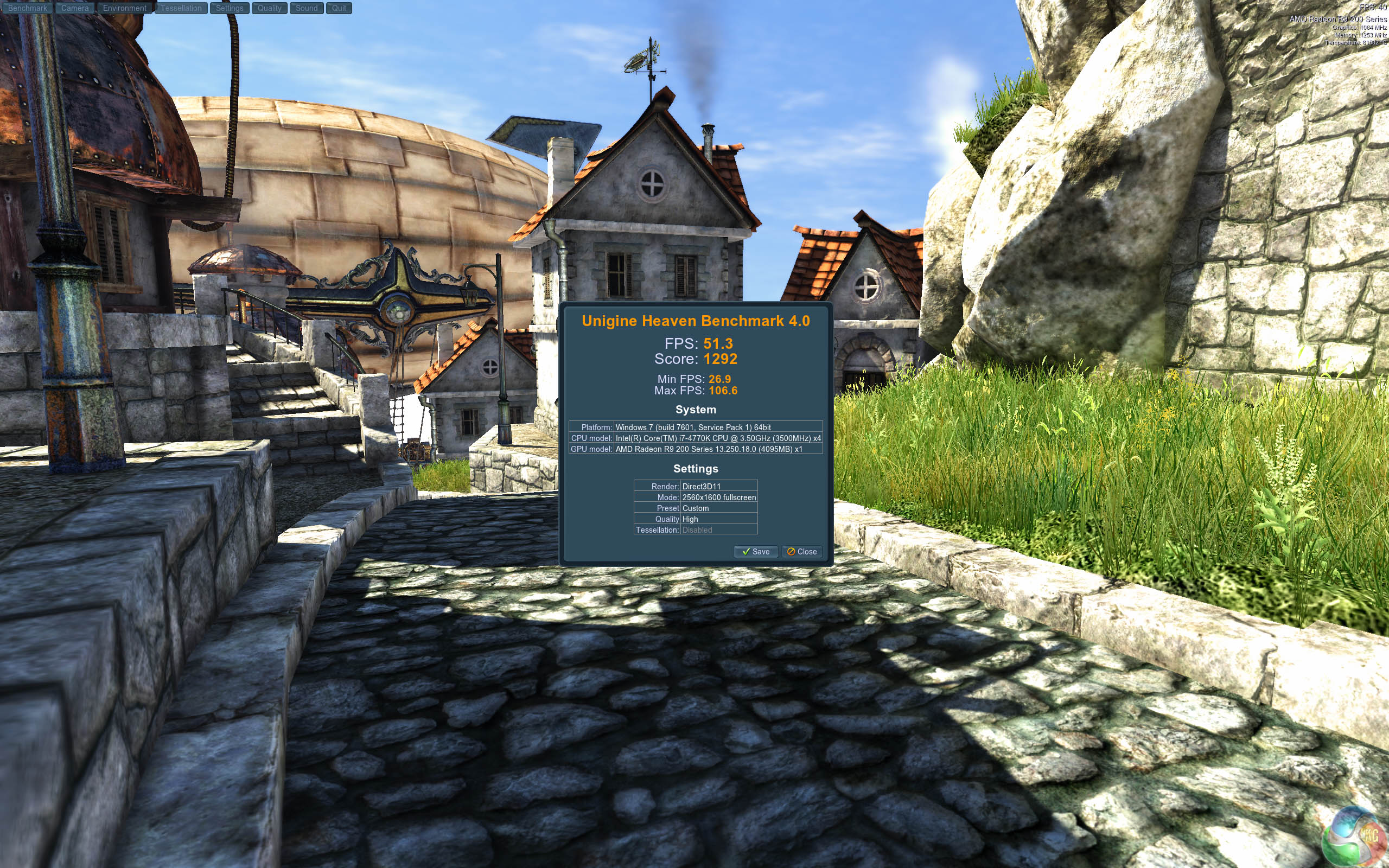Toggle the Tessellation option
Screen dimensions: 1389x868
pos(181,8)
